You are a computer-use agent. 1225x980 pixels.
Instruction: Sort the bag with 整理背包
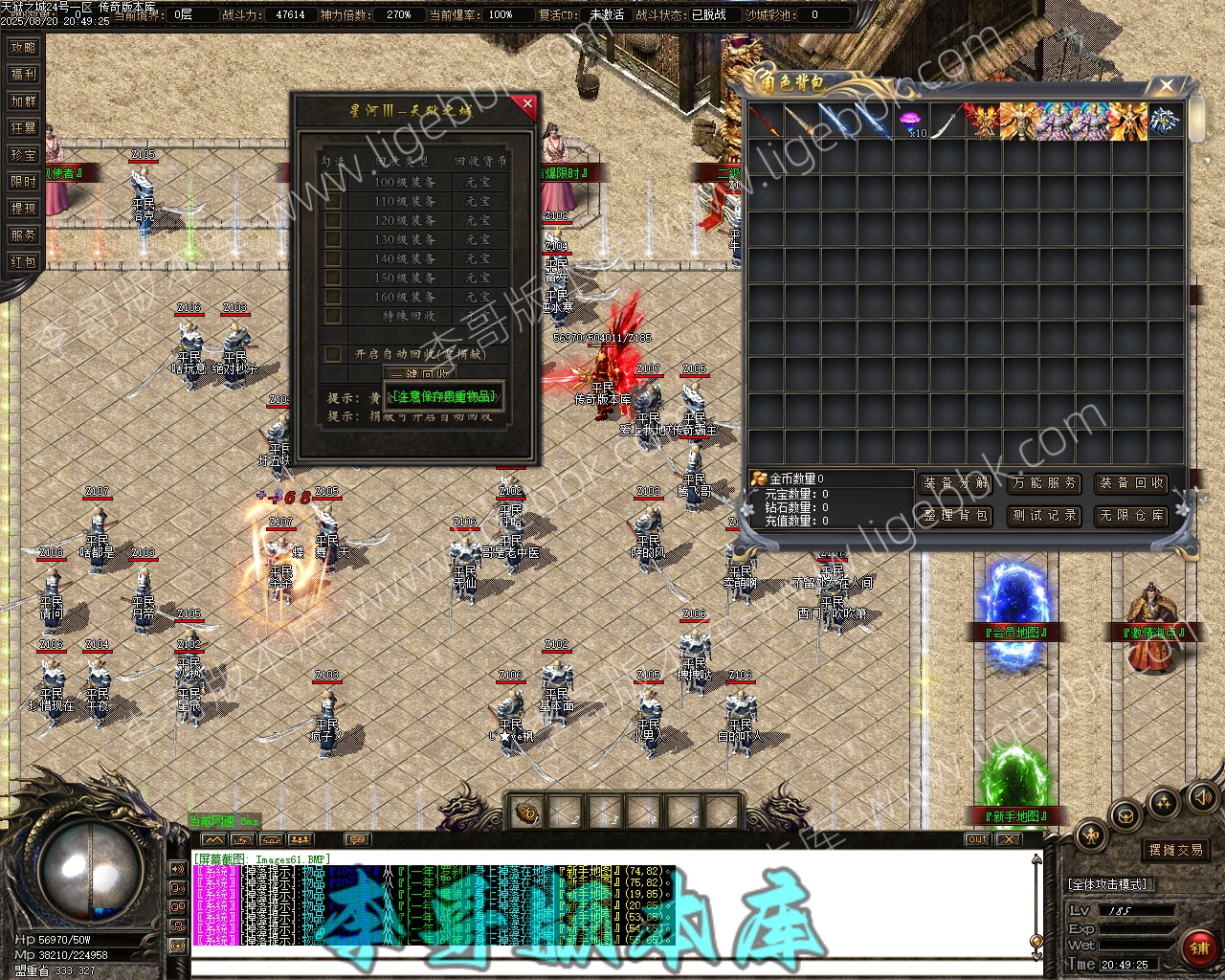(956, 515)
